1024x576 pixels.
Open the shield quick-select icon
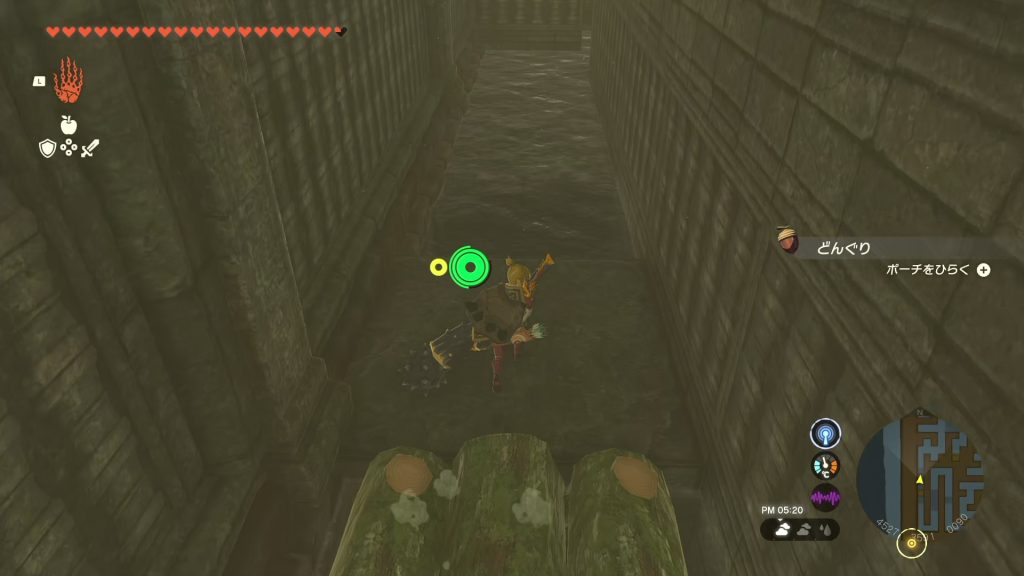pyautogui.click(x=47, y=148)
